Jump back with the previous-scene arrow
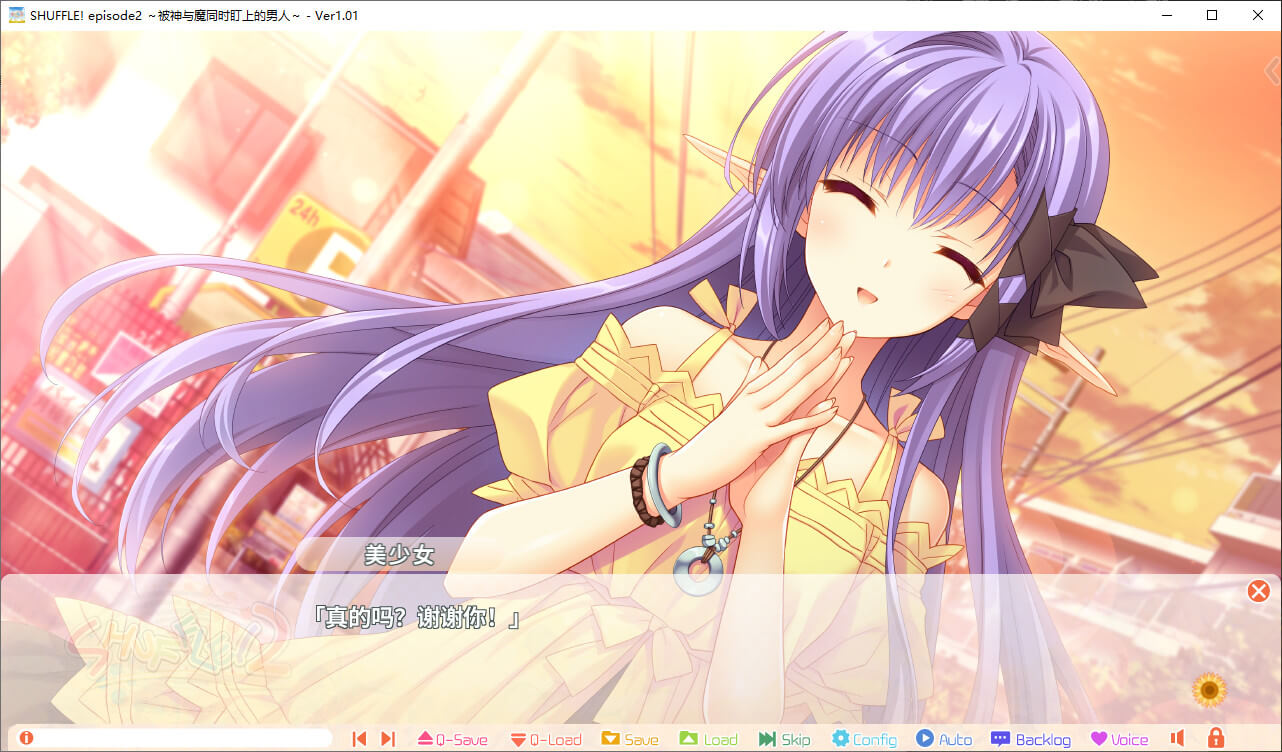The height and width of the screenshot is (752, 1282). click(x=359, y=739)
